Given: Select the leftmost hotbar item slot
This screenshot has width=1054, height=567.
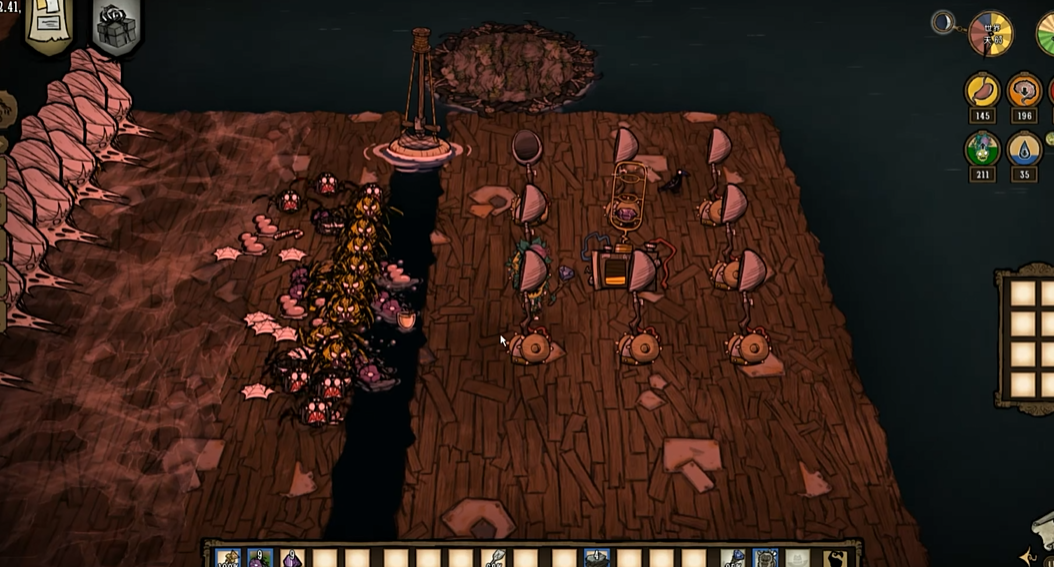Looking at the screenshot, I should [229, 558].
